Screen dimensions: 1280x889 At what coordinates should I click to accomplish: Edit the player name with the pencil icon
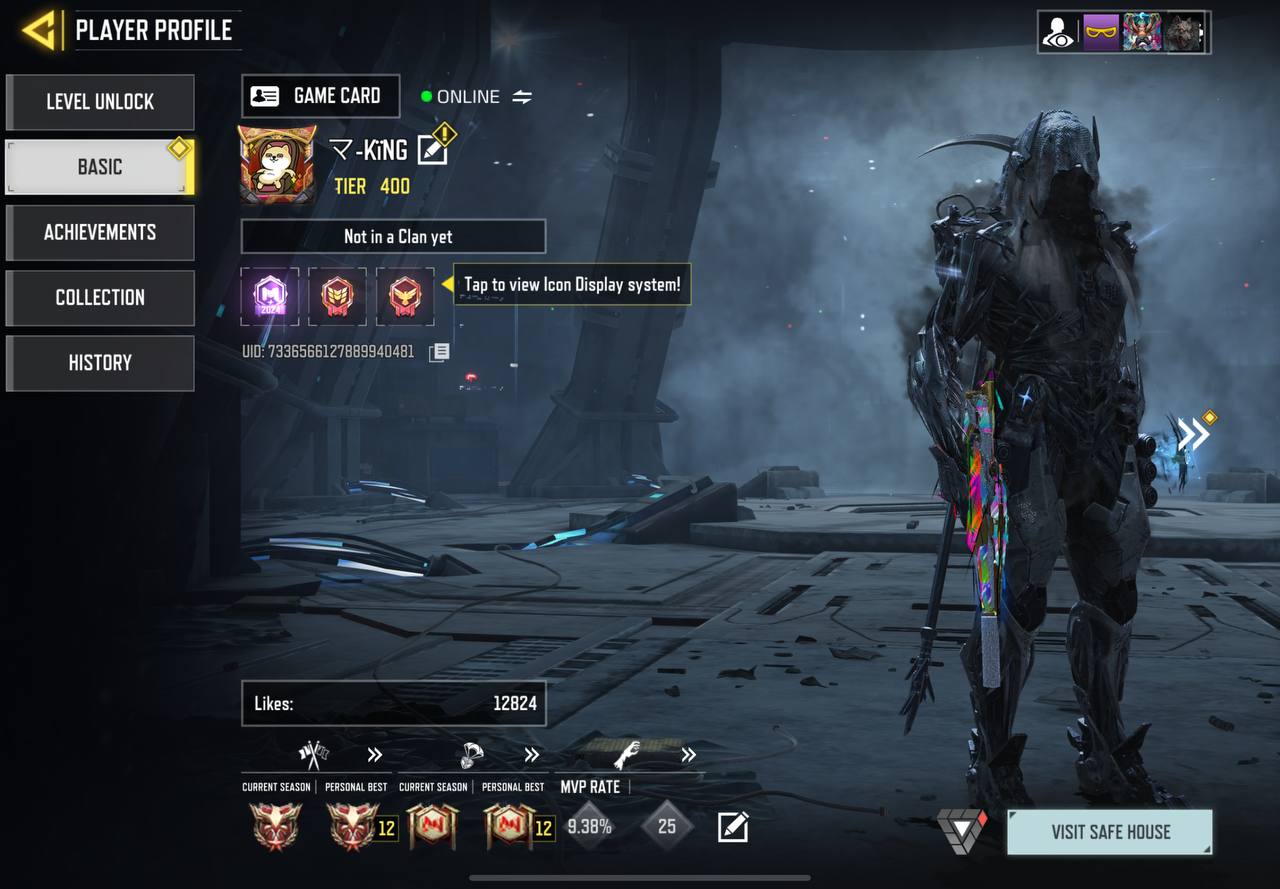[x=433, y=150]
